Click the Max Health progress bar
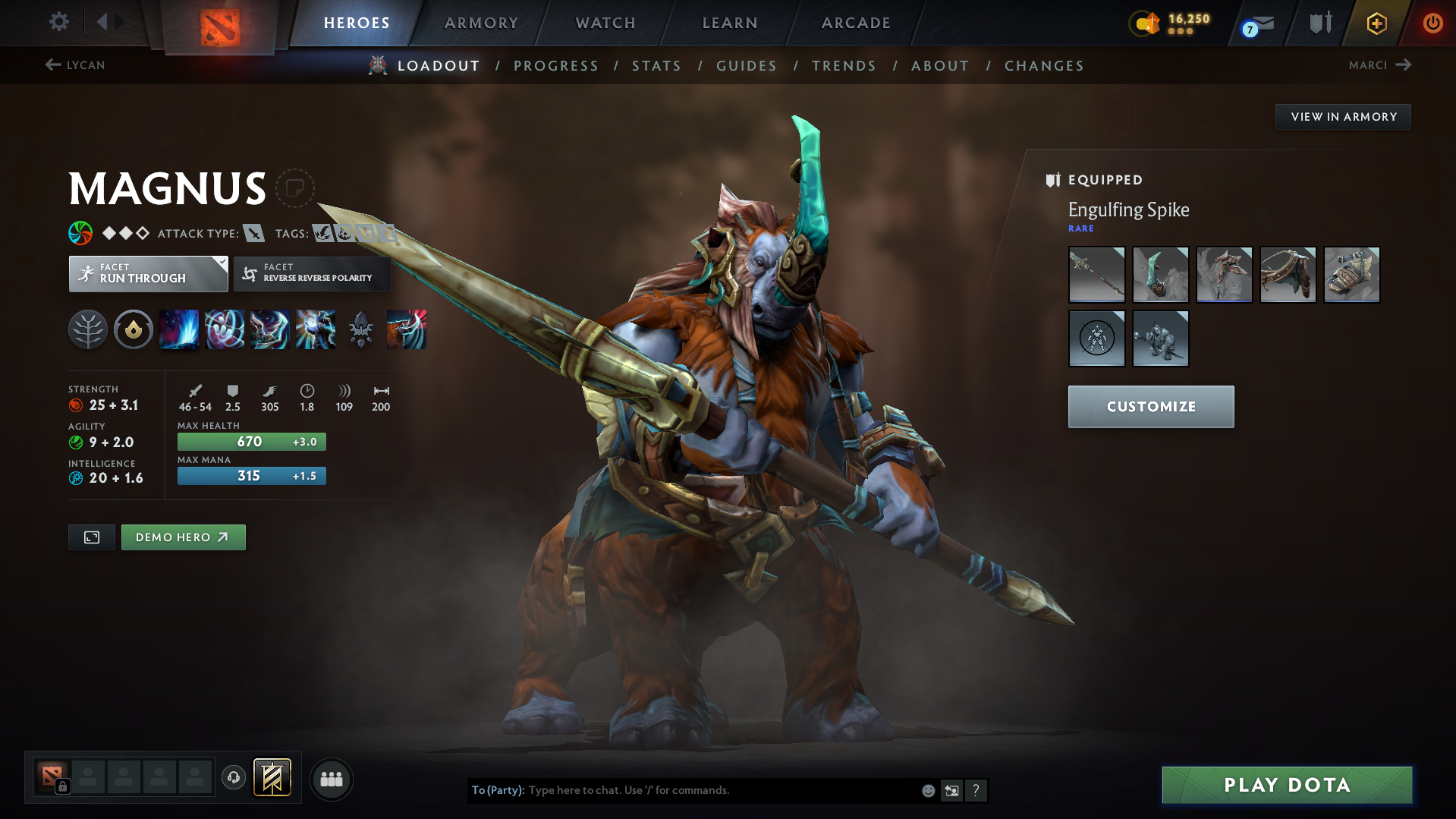This screenshot has height=819, width=1456. pyautogui.click(x=251, y=441)
